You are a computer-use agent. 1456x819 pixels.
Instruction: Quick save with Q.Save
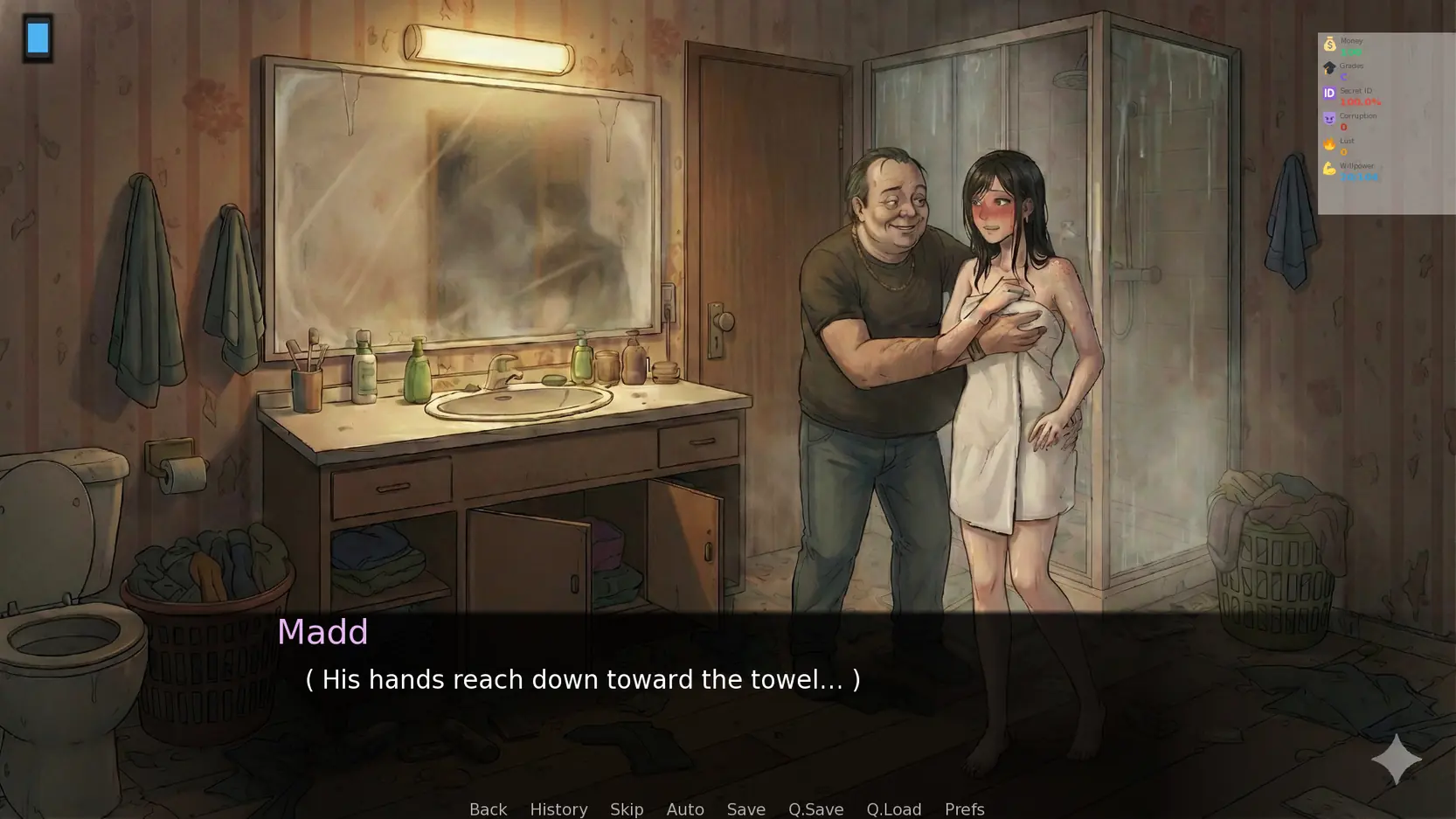pos(815,809)
